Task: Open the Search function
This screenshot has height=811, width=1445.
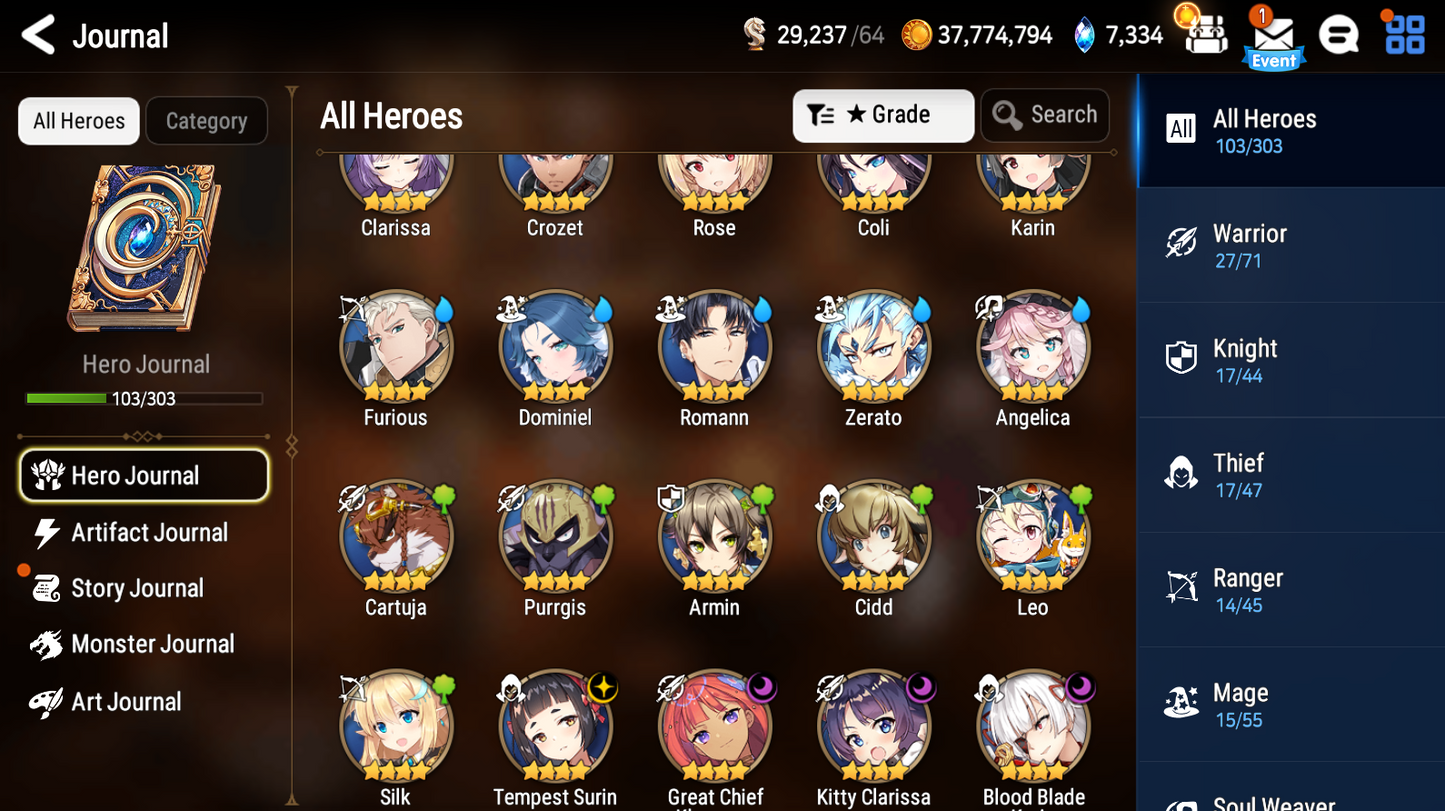Action: [1044, 115]
